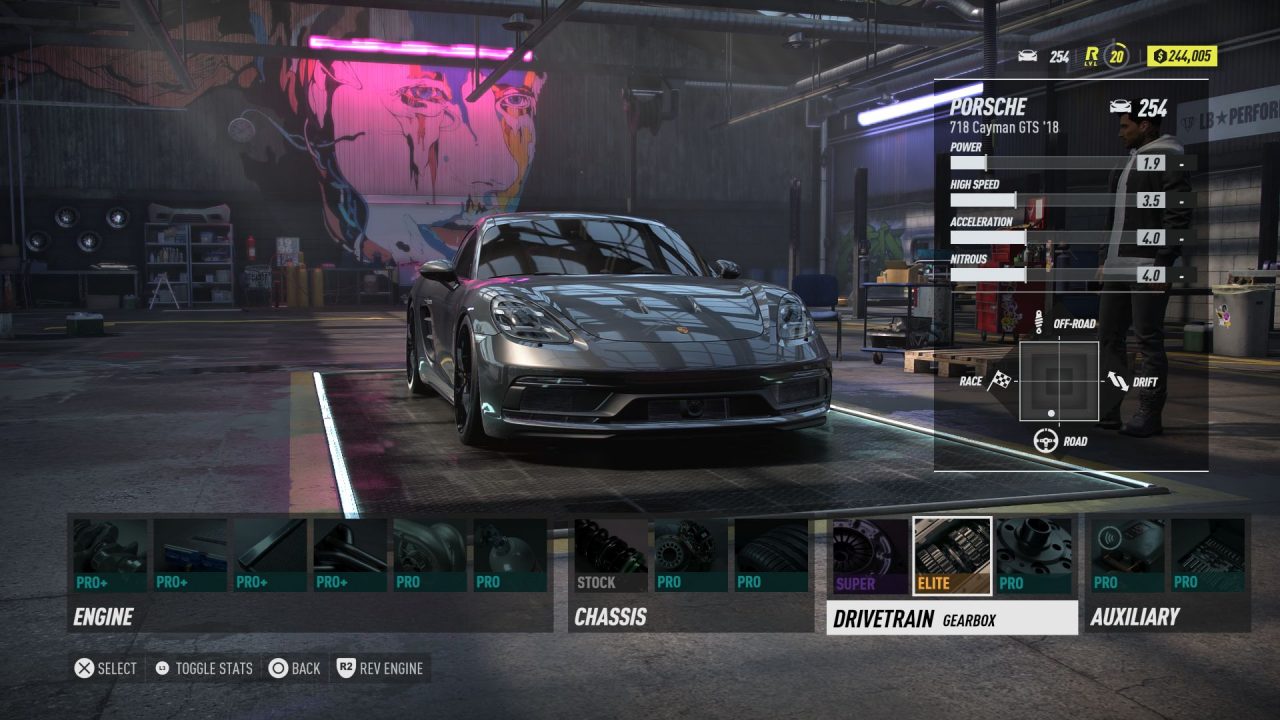This screenshot has width=1280, height=720.
Task: Select the turbocharger engine slot
Action: (x=430, y=555)
